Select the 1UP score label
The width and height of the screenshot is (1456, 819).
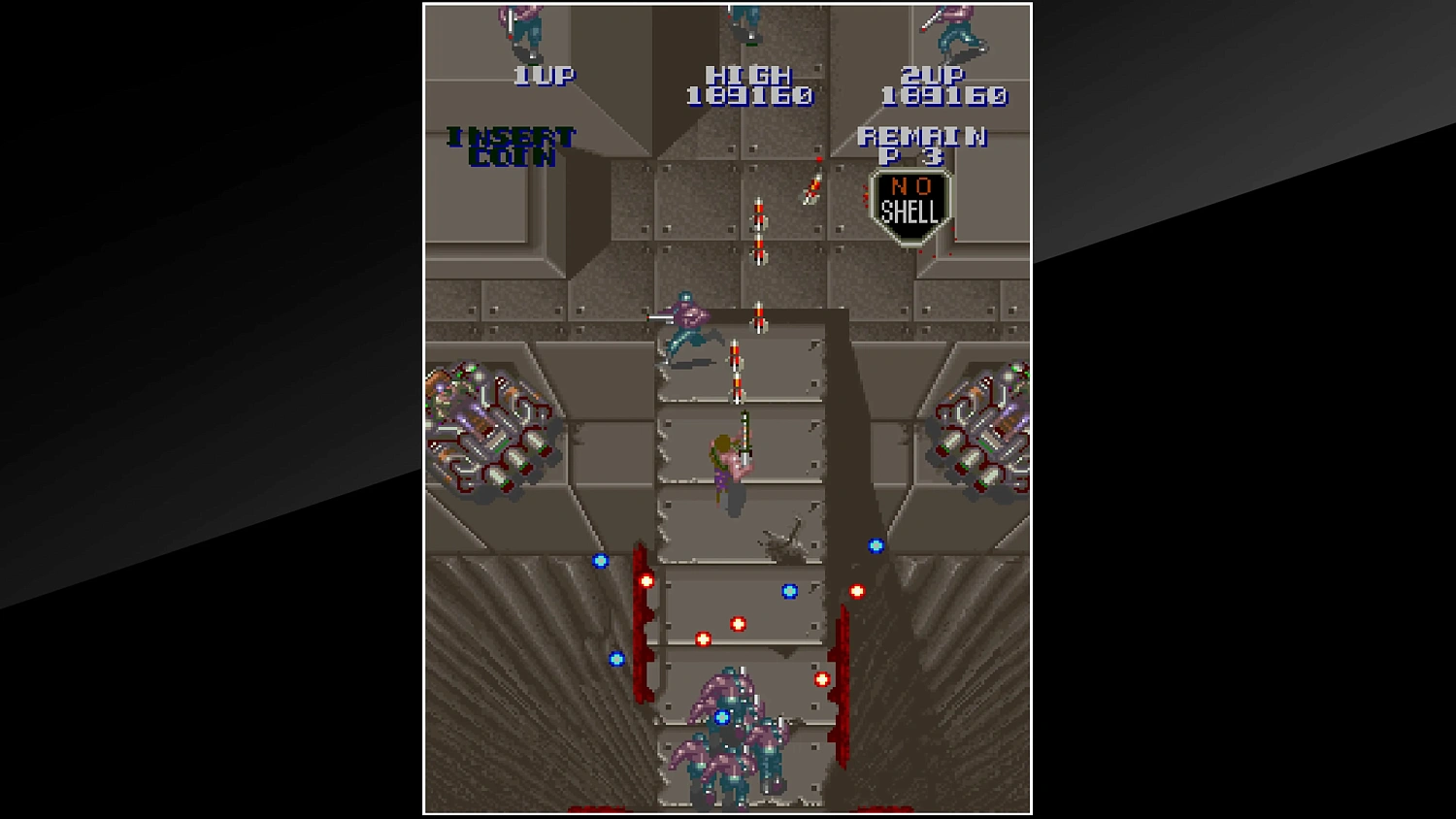[x=542, y=75]
